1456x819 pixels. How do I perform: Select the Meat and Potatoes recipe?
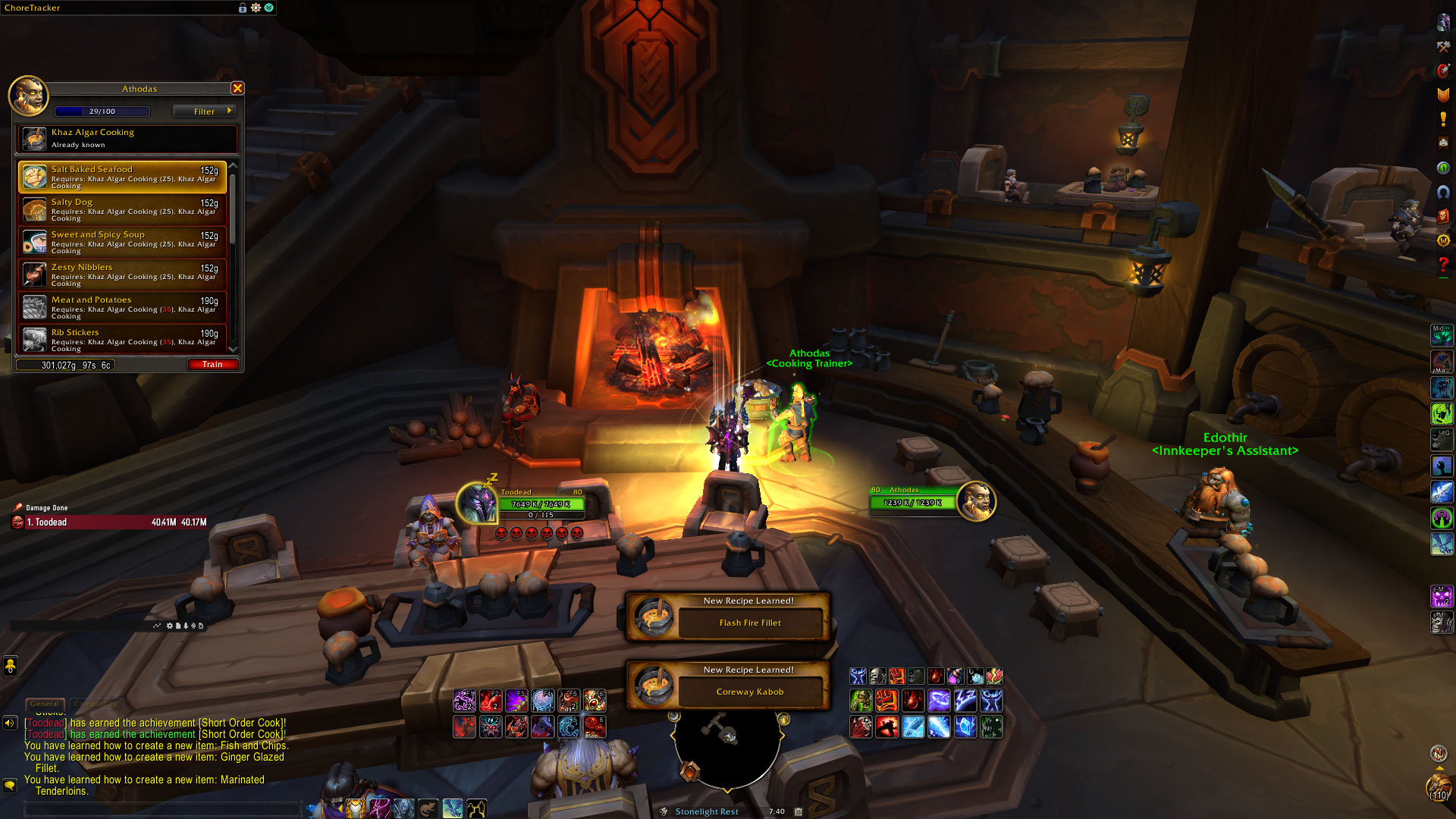[123, 307]
